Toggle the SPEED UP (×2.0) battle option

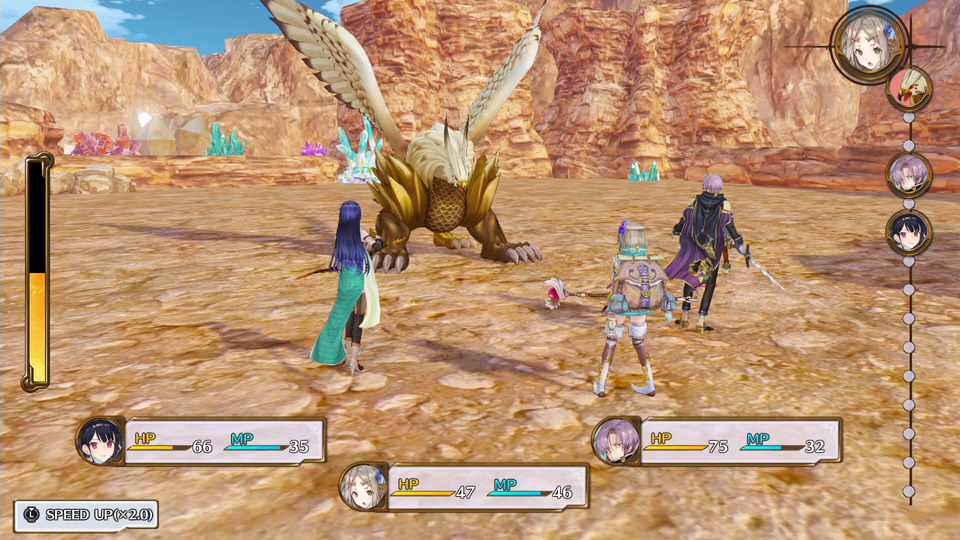pyautogui.click(x=86, y=515)
